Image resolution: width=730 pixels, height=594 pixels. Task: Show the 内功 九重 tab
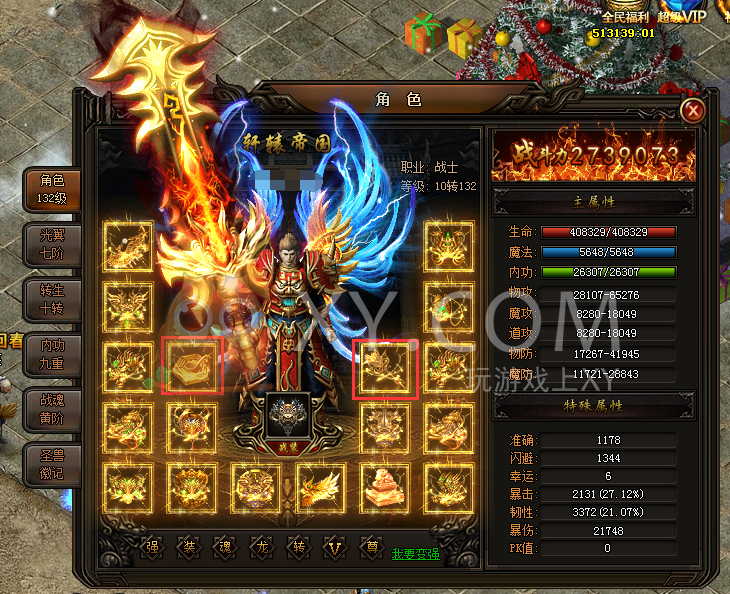(x=52, y=355)
